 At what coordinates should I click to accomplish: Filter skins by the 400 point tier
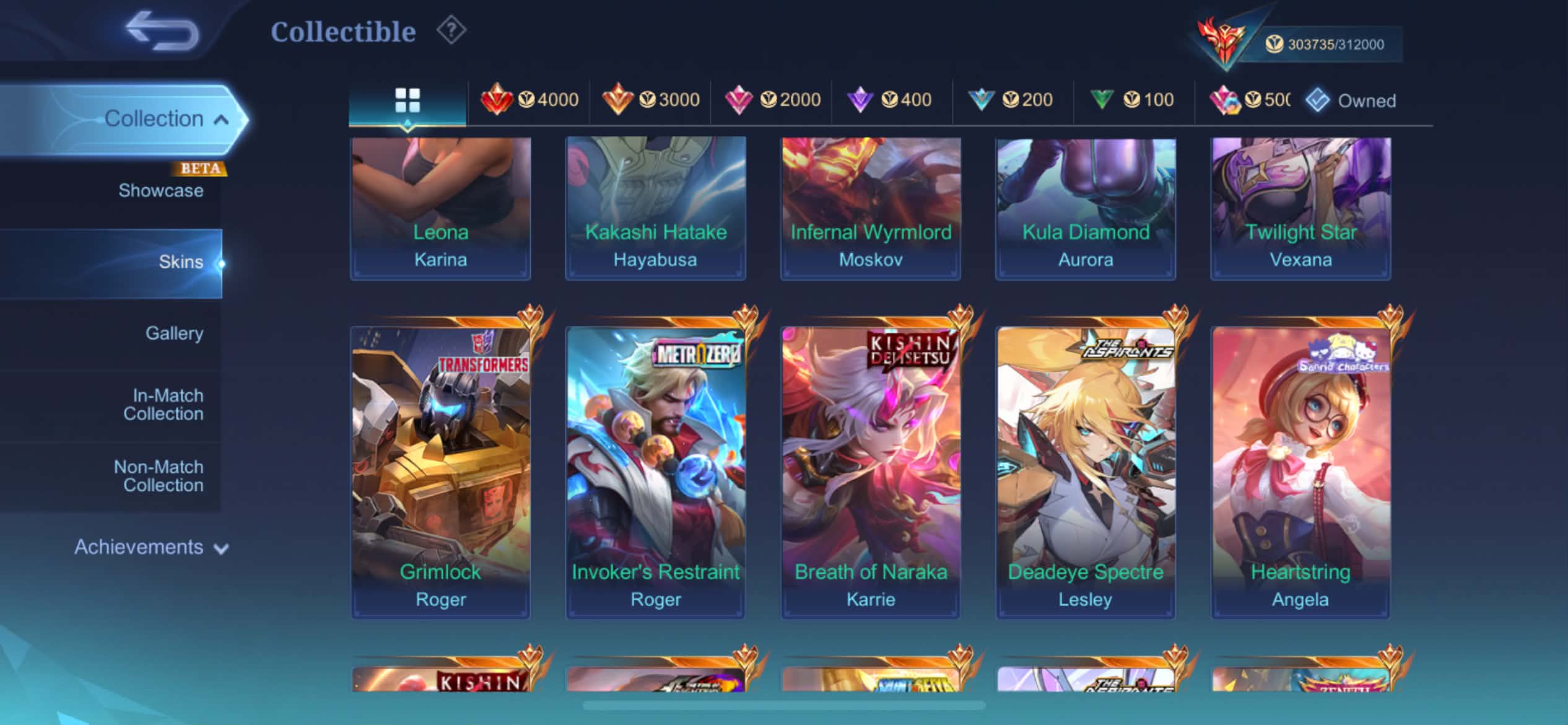890,100
